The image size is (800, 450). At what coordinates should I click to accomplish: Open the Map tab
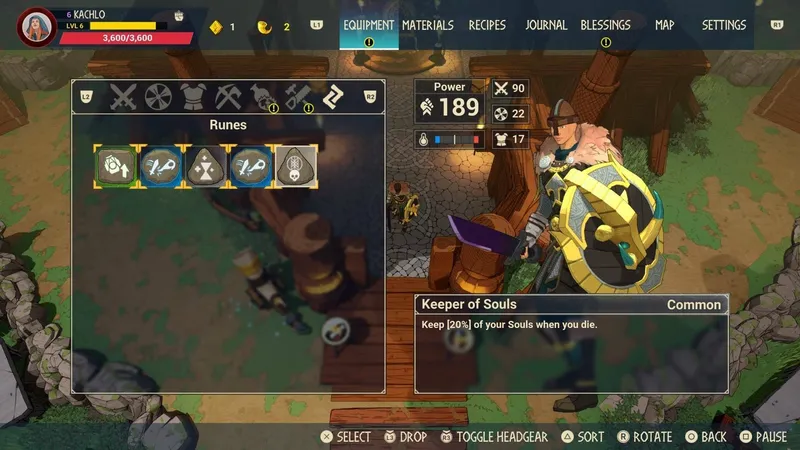pos(664,25)
